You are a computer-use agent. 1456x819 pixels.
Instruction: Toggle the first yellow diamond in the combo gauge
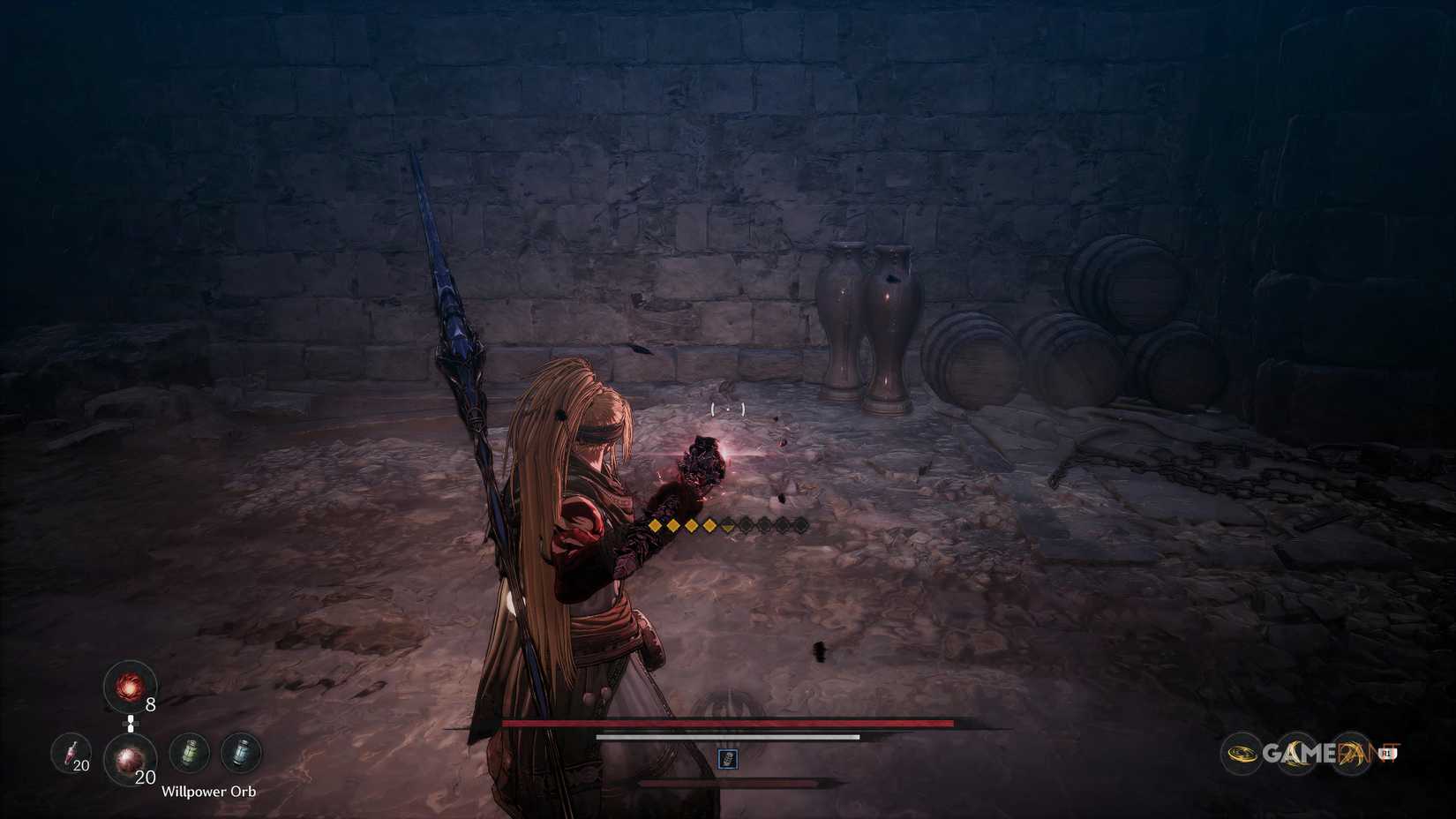[x=655, y=525]
